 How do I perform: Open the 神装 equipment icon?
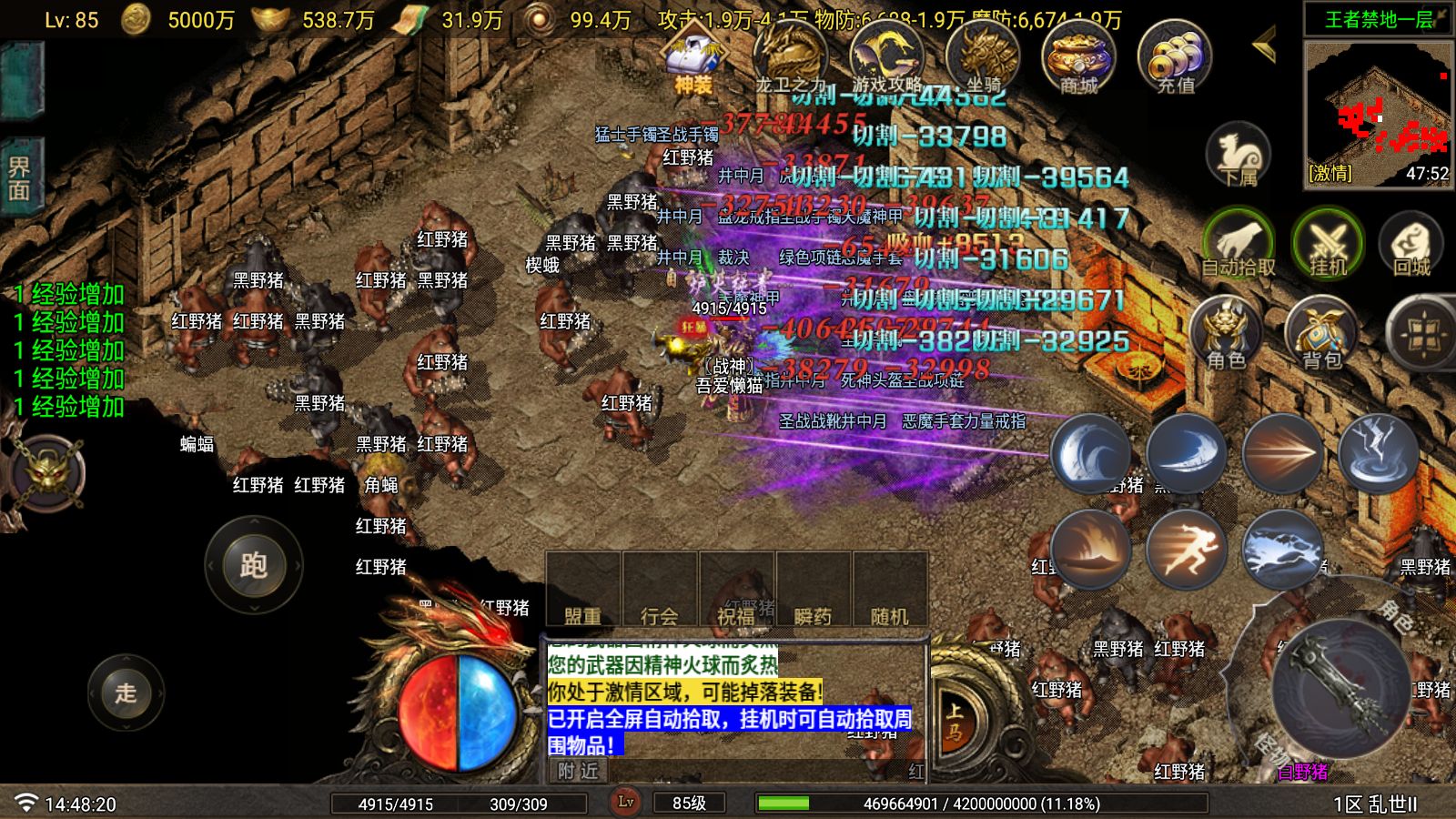(x=693, y=56)
